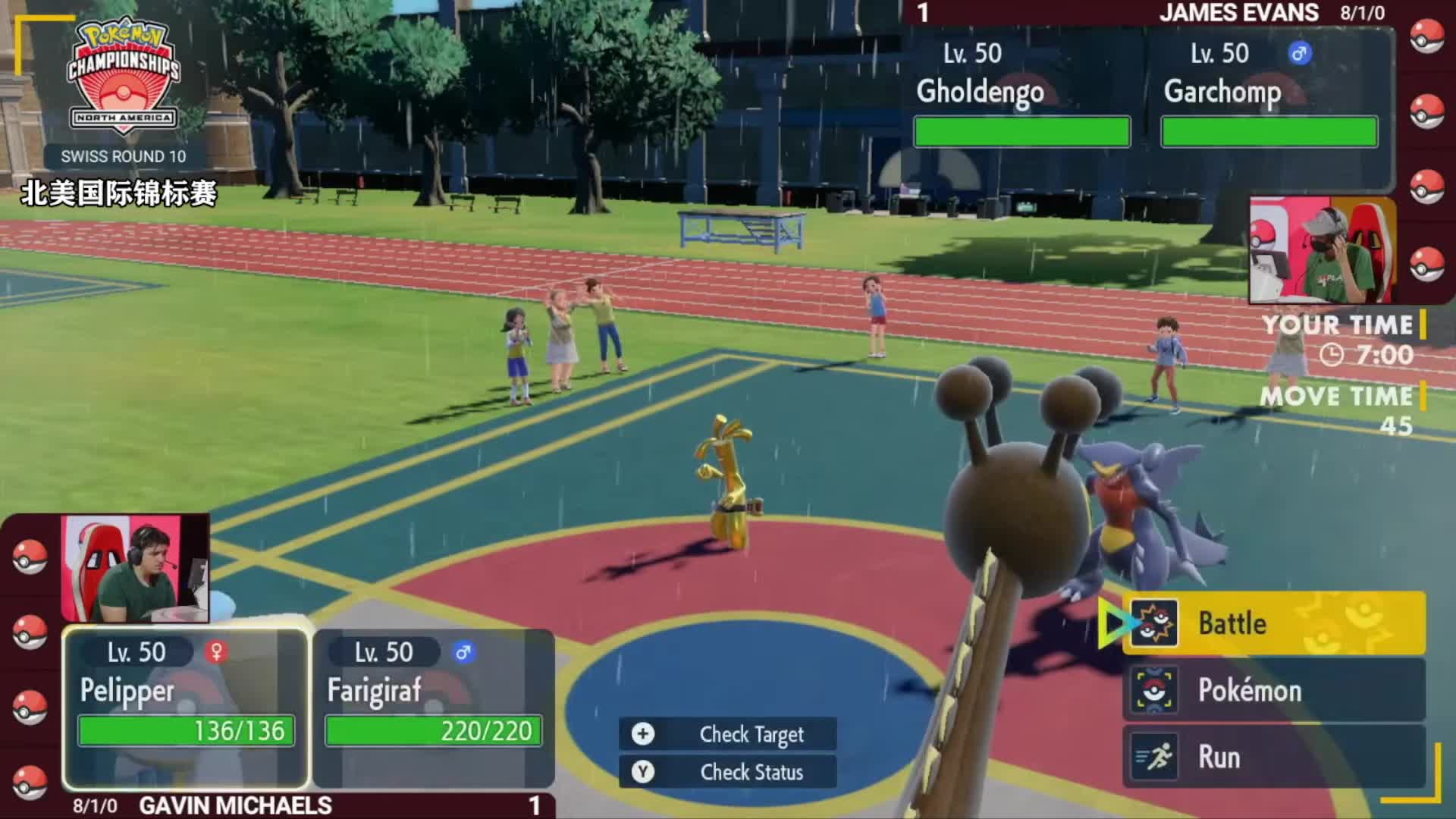
Task: Click the opposing Gholdengo info panel
Action: pos(1021,95)
